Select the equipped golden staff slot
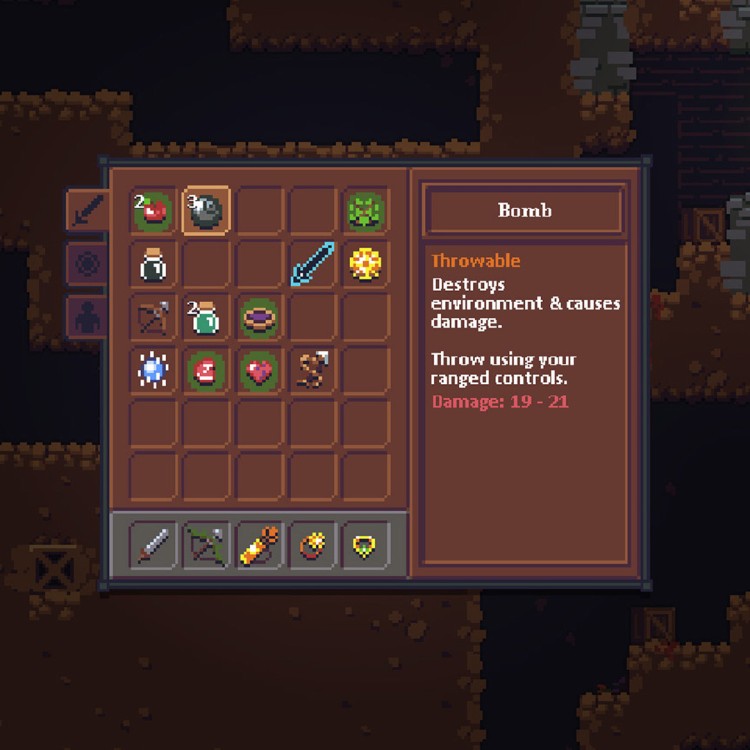 tap(259, 545)
